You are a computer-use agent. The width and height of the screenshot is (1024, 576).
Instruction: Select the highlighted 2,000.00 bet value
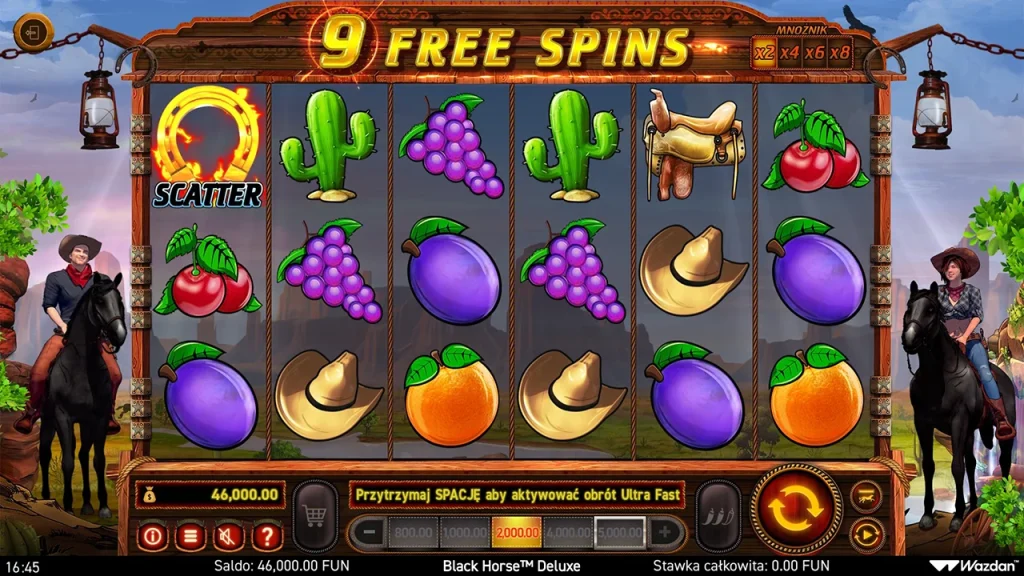(516, 533)
